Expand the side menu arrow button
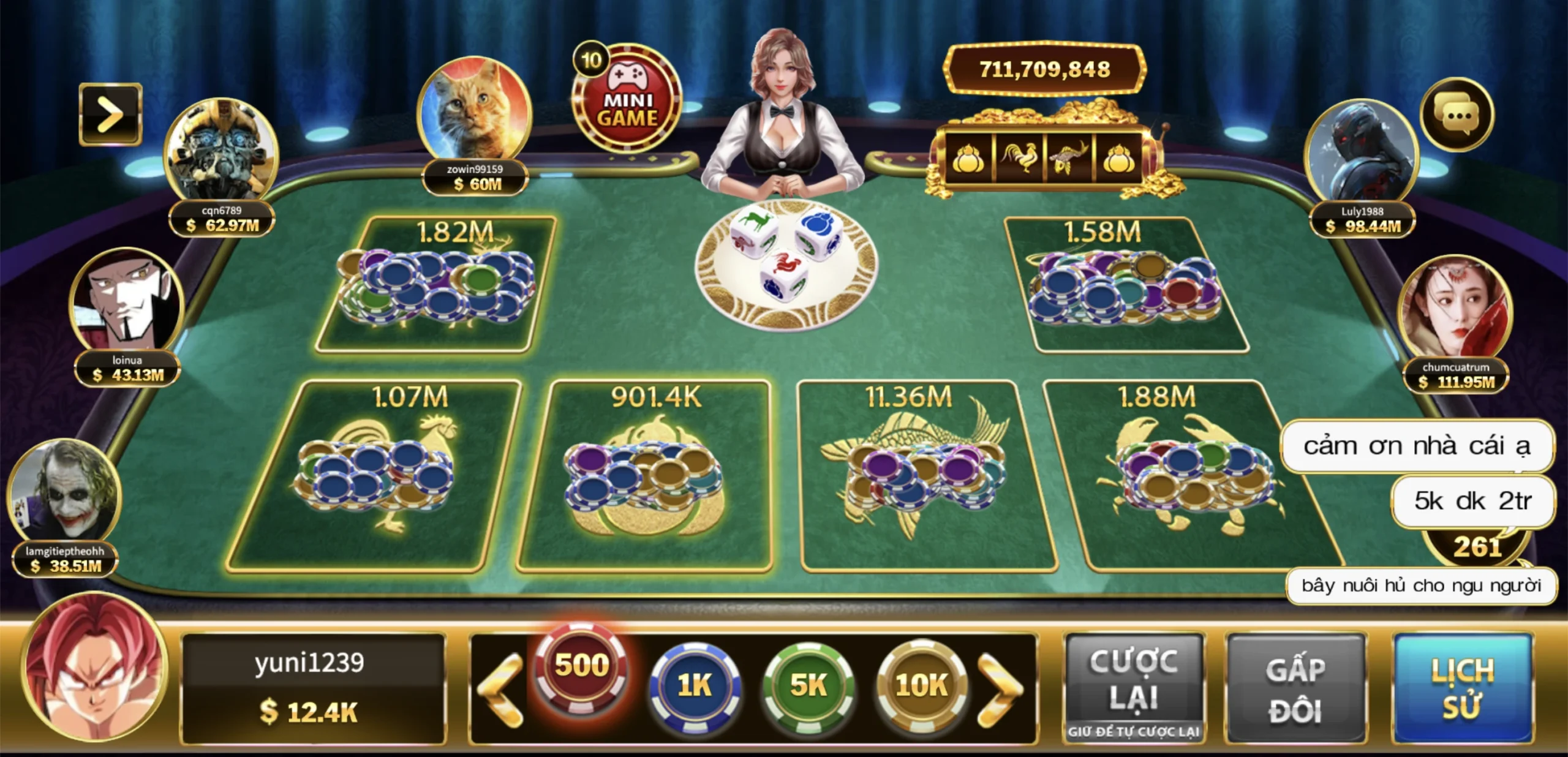Image resolution: width=1568 pixels, height=757 pixels. pos(110,115)
